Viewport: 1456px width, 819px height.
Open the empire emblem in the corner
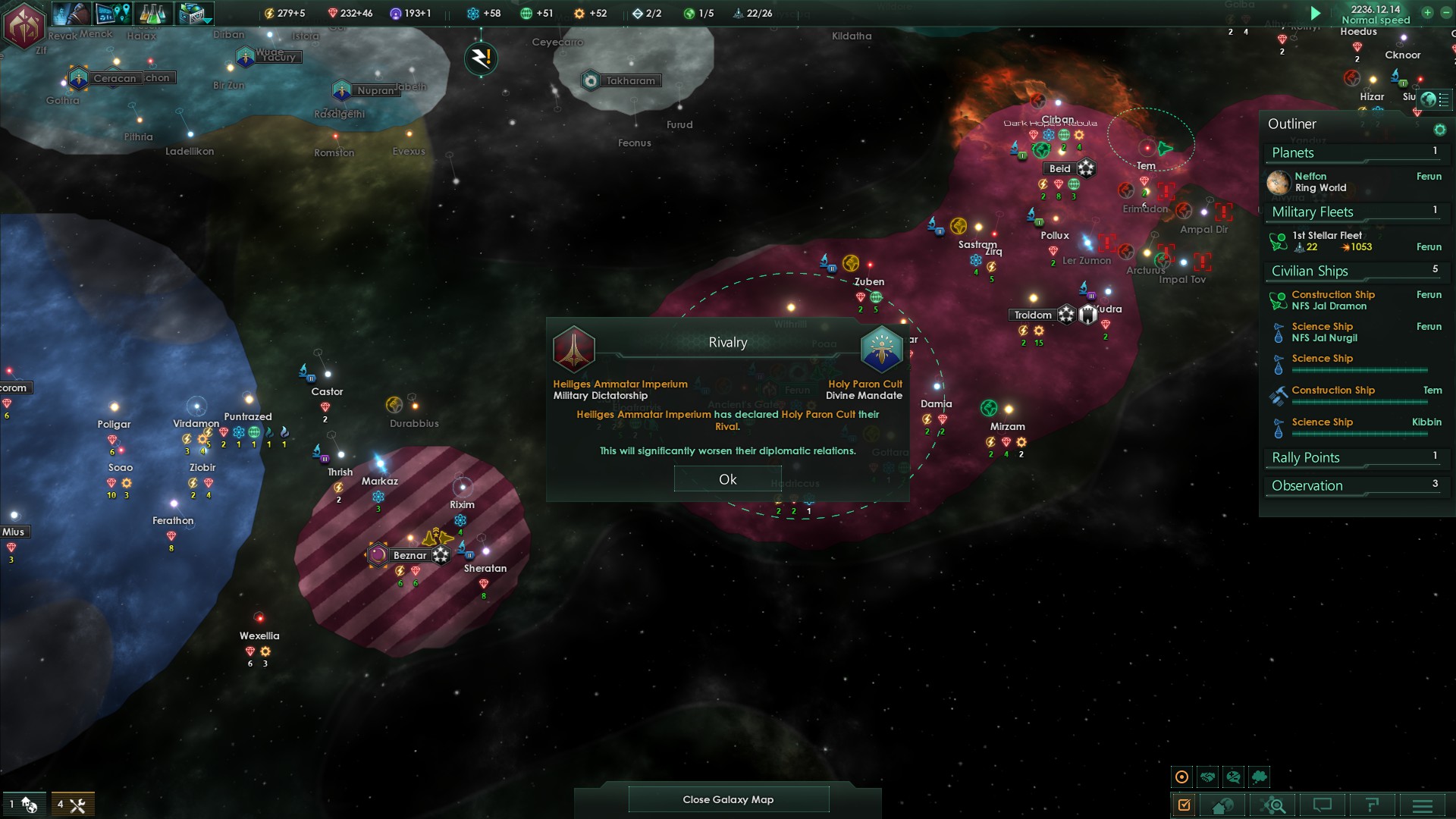pos(24,24)
